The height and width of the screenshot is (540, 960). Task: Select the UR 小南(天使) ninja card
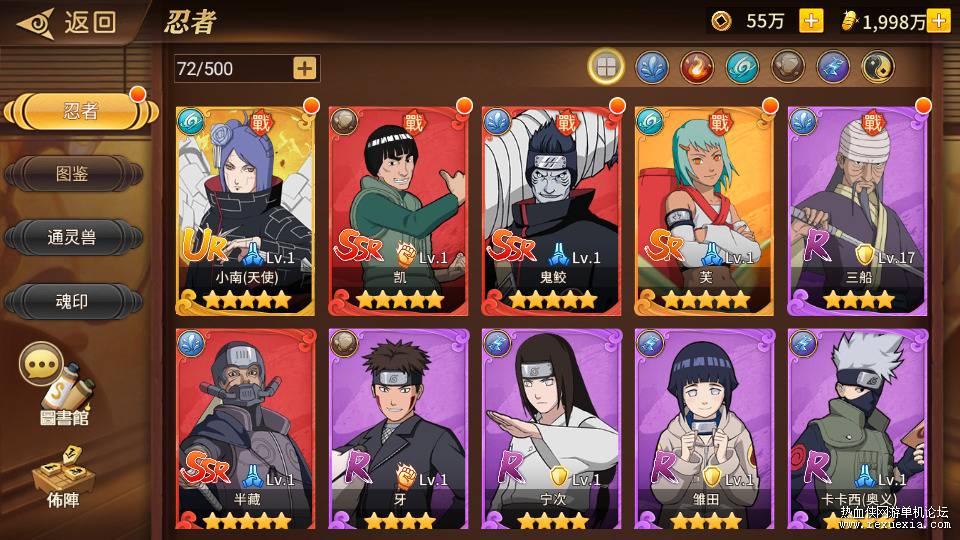[x=245, y=210]
